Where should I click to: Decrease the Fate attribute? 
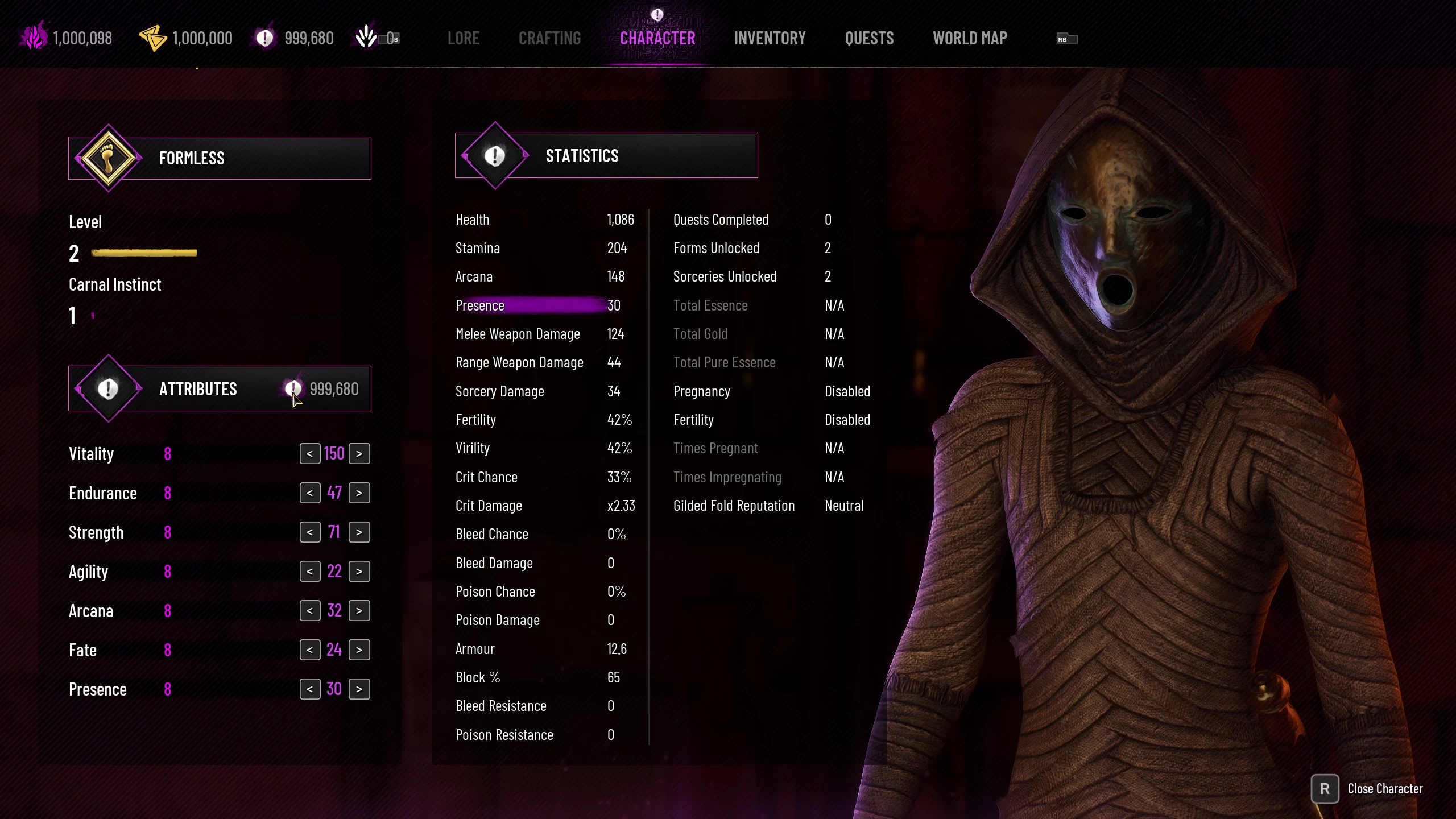tap(310, 650)
